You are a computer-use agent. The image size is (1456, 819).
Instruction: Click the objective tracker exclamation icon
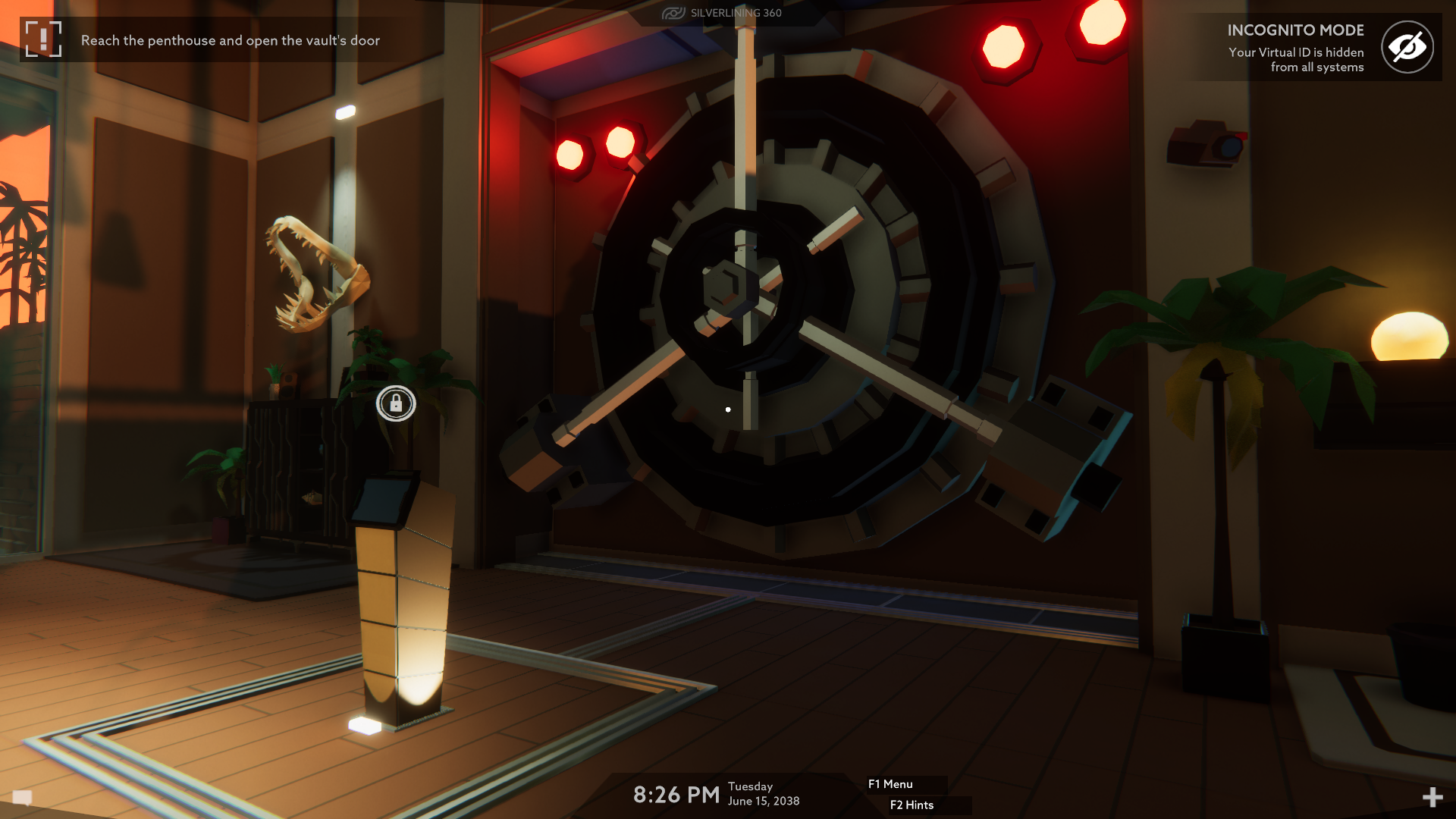click(x=43, y=39)
